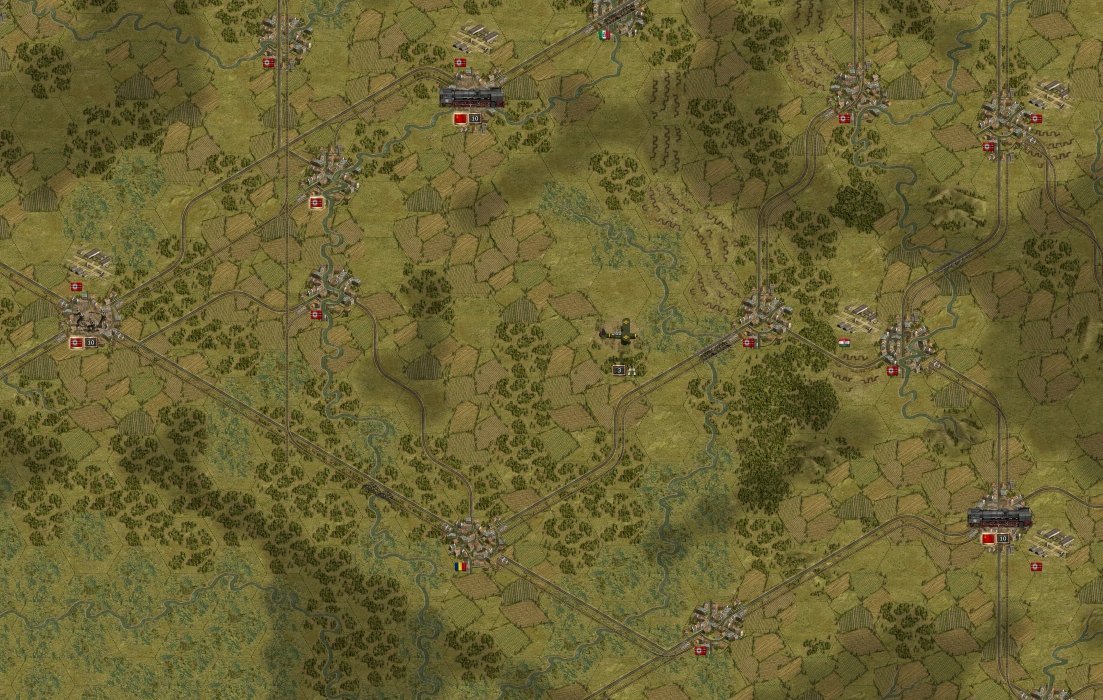Select the German infantry unit garrisoned in the city

(x=90, y=320)
